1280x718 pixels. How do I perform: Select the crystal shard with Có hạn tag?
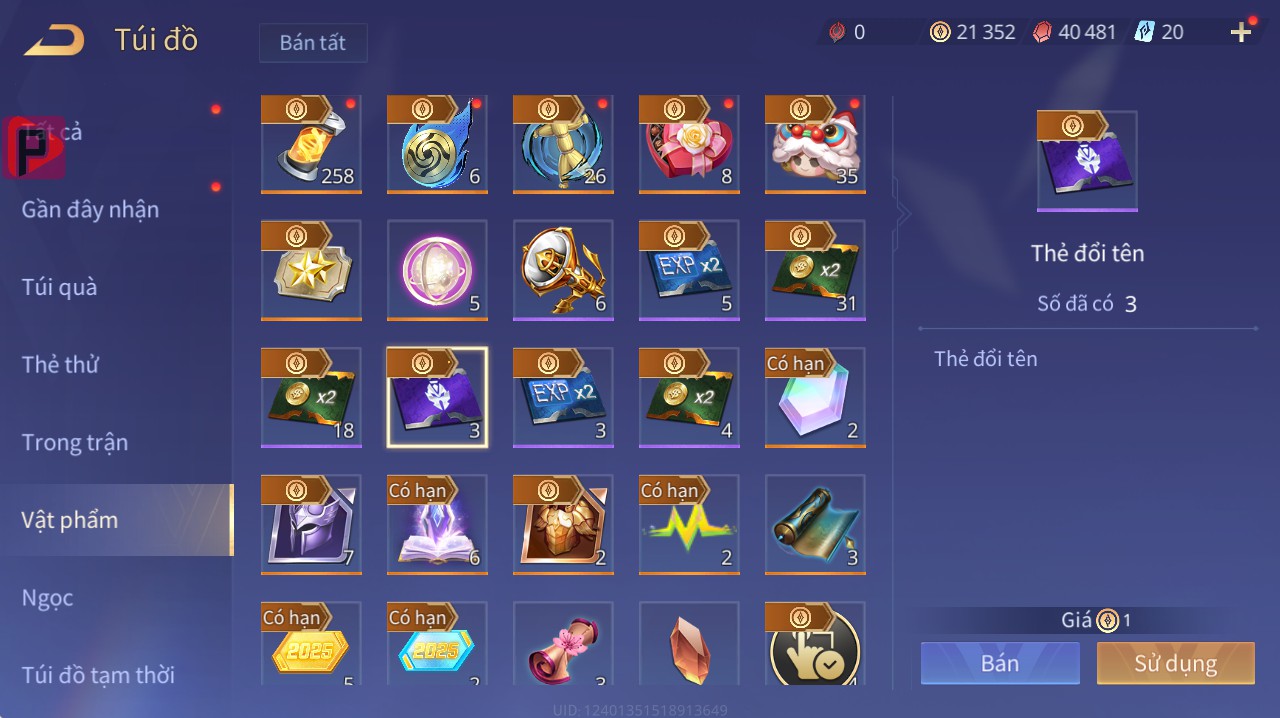(x=815, y=397)
